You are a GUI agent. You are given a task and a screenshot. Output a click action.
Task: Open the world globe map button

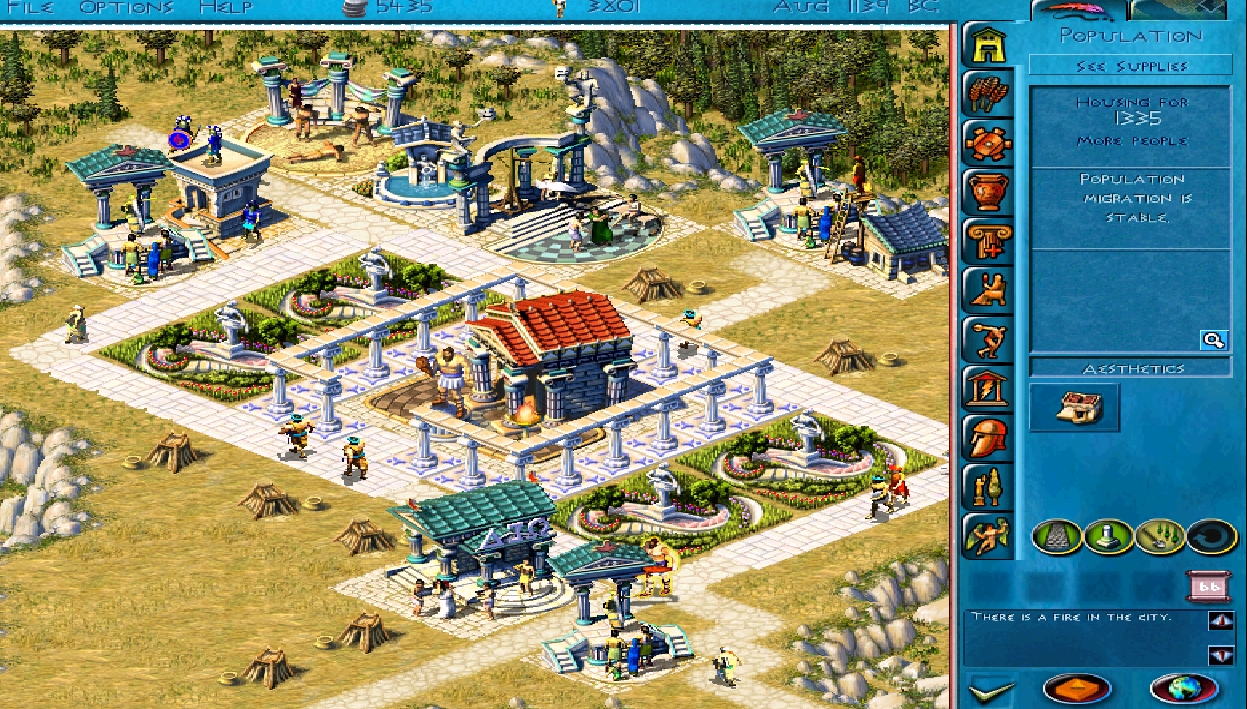coord(1185,688)
